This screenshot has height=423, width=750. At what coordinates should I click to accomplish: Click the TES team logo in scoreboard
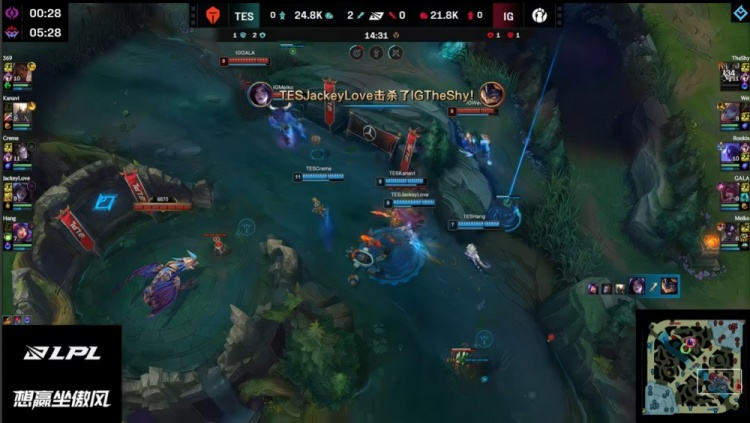coord(211,15)
